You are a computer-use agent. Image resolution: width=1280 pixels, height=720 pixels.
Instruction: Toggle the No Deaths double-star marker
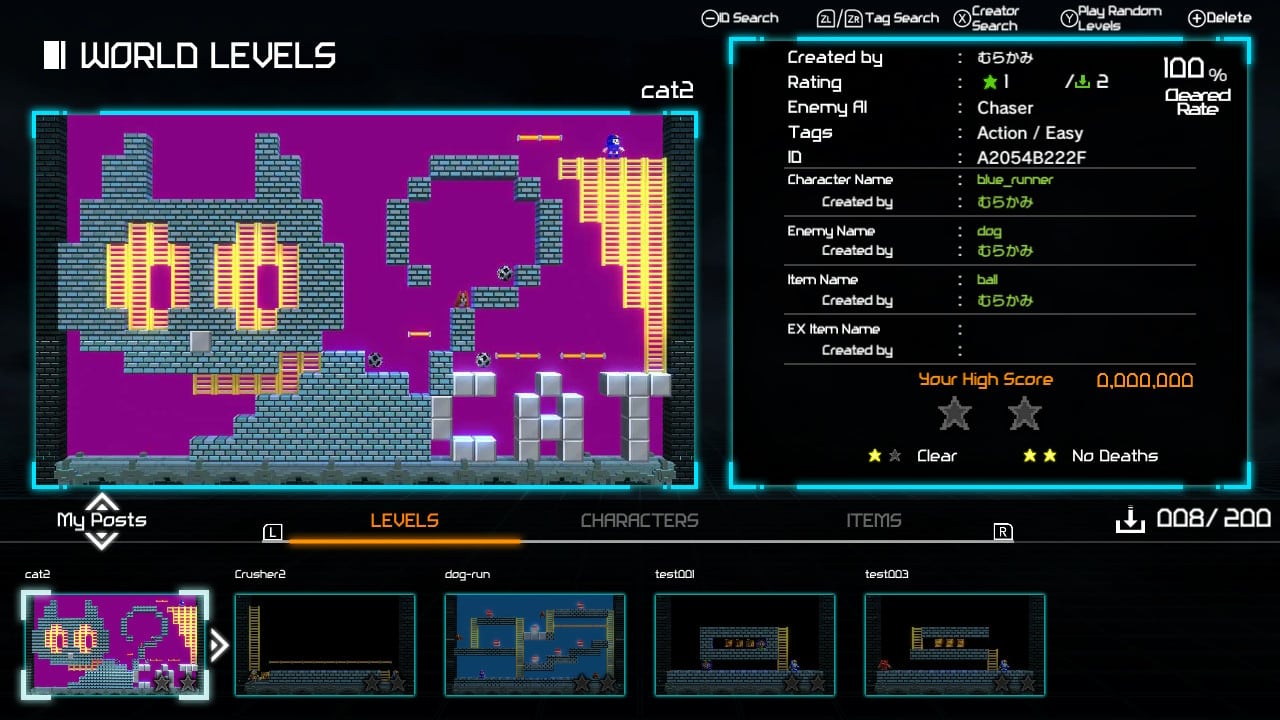tap(1038, 456)
